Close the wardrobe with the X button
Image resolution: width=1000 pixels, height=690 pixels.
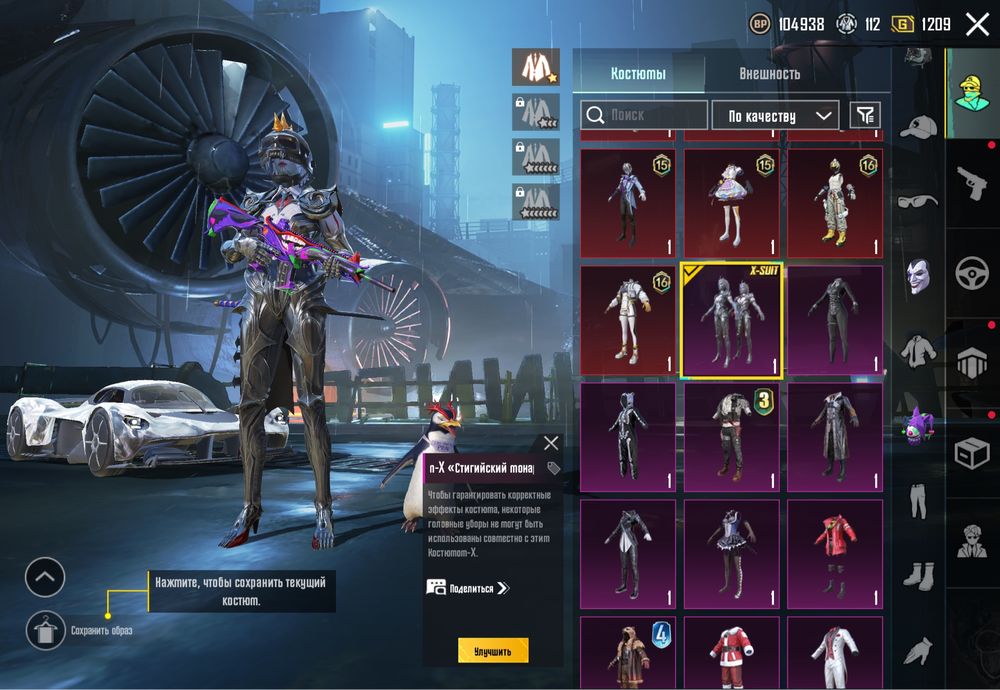[977, 25]
